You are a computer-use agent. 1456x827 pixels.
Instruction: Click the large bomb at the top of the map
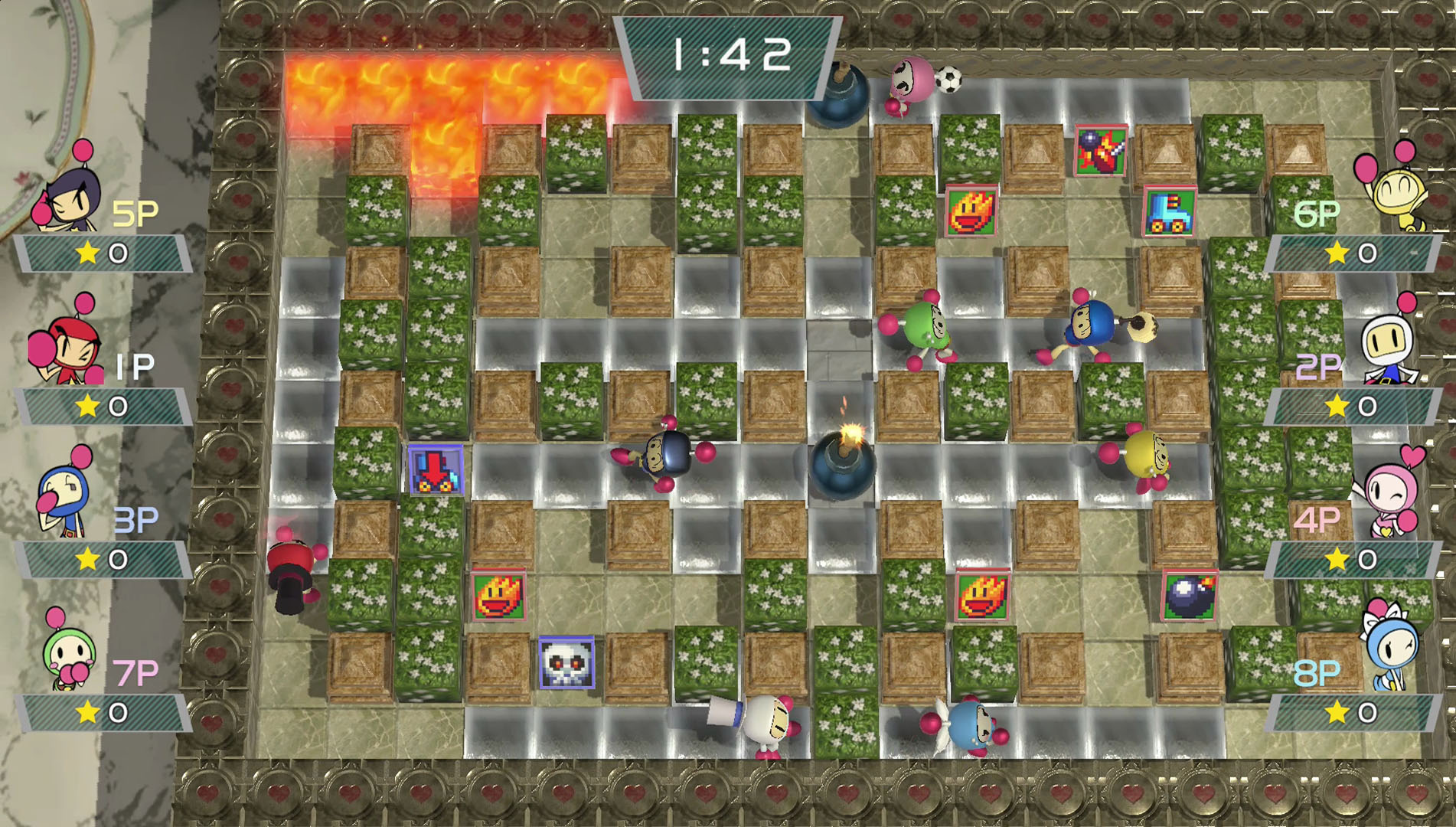click(x=838, y=92)
